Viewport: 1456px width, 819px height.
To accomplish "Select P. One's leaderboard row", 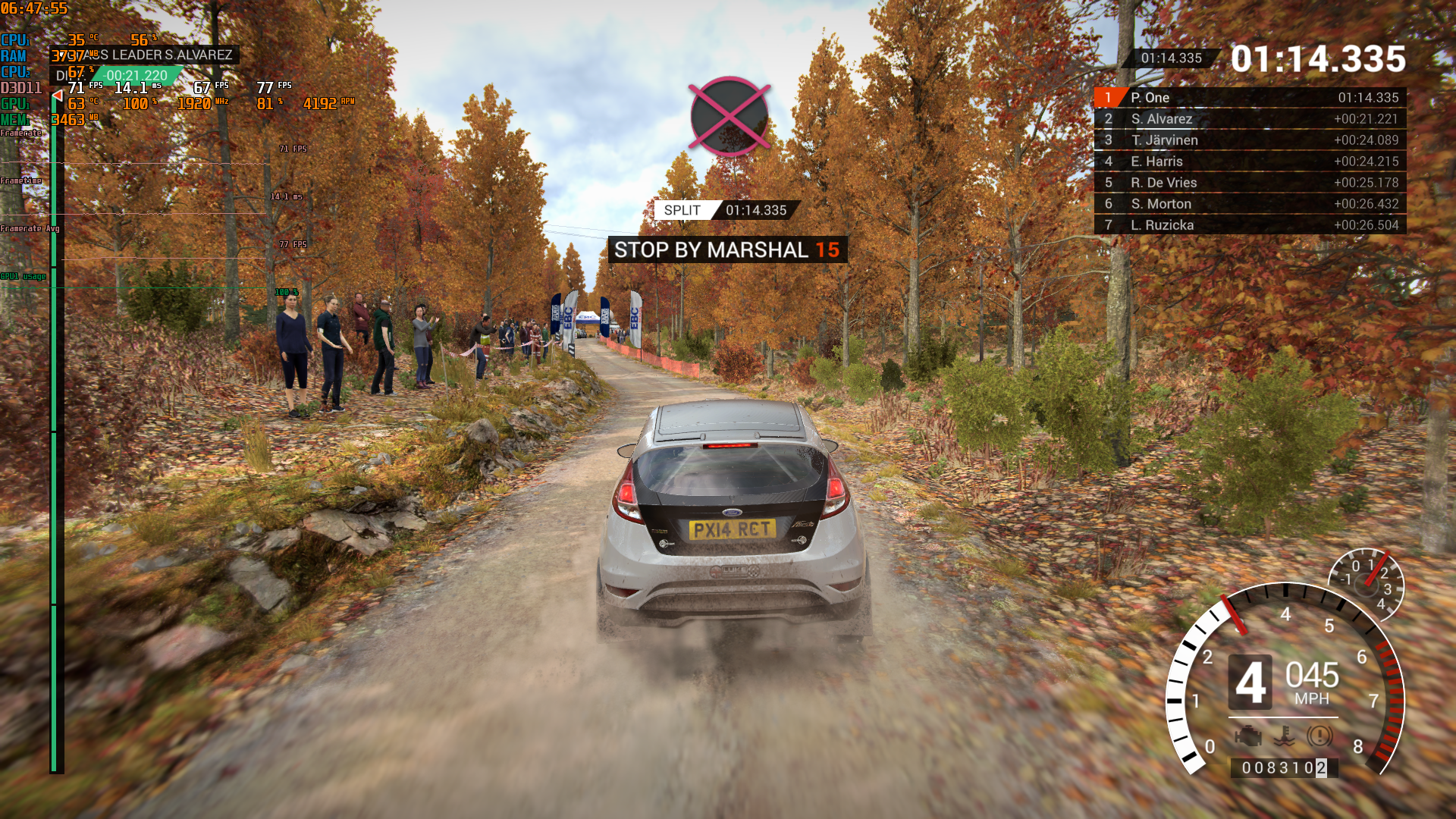I will point(1250,98).
